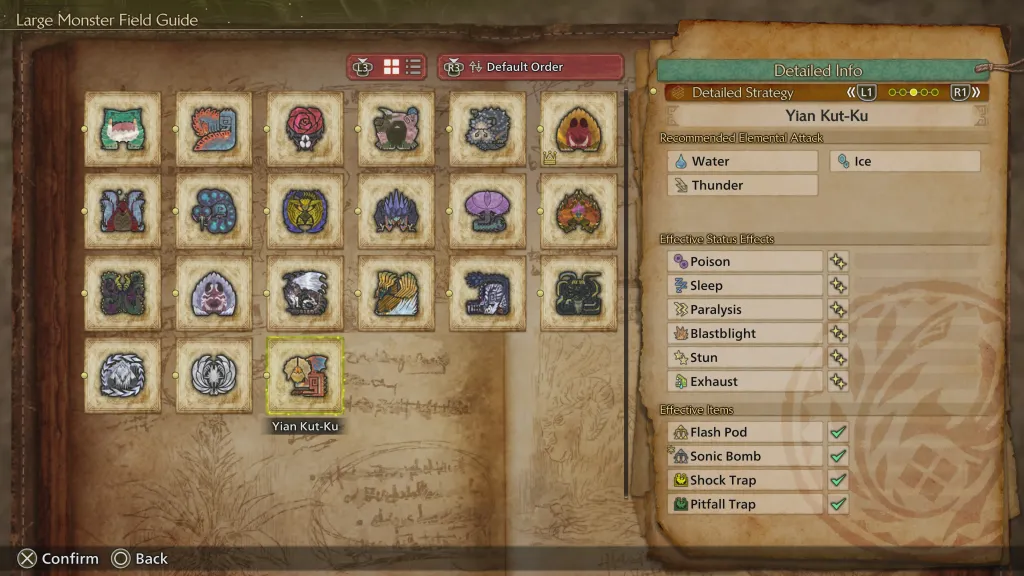
Task: Select the purple mushroom-shaped monster tile
Action: (488, 211)
